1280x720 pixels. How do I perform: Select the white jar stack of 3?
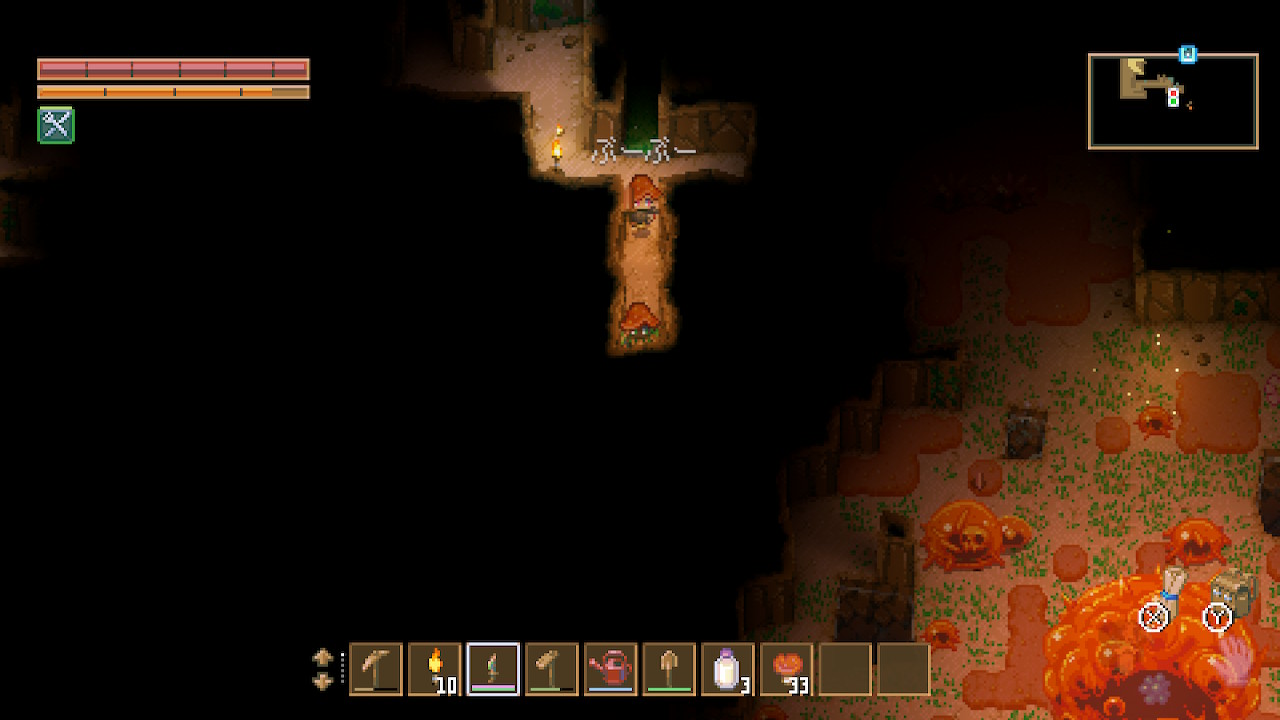[x=727, y=669]
